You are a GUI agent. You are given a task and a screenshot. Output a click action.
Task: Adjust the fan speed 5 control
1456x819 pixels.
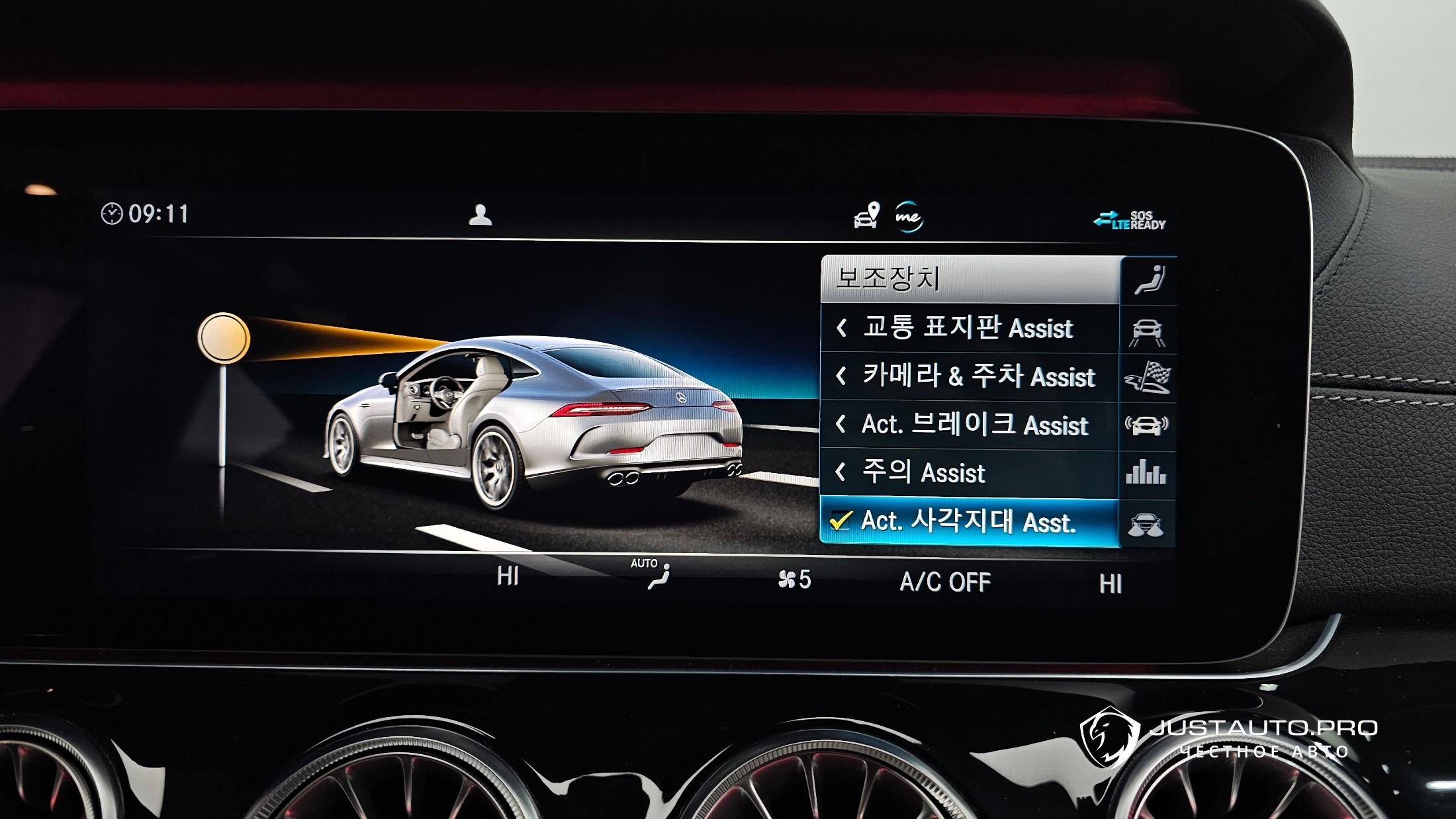[794, 580]
